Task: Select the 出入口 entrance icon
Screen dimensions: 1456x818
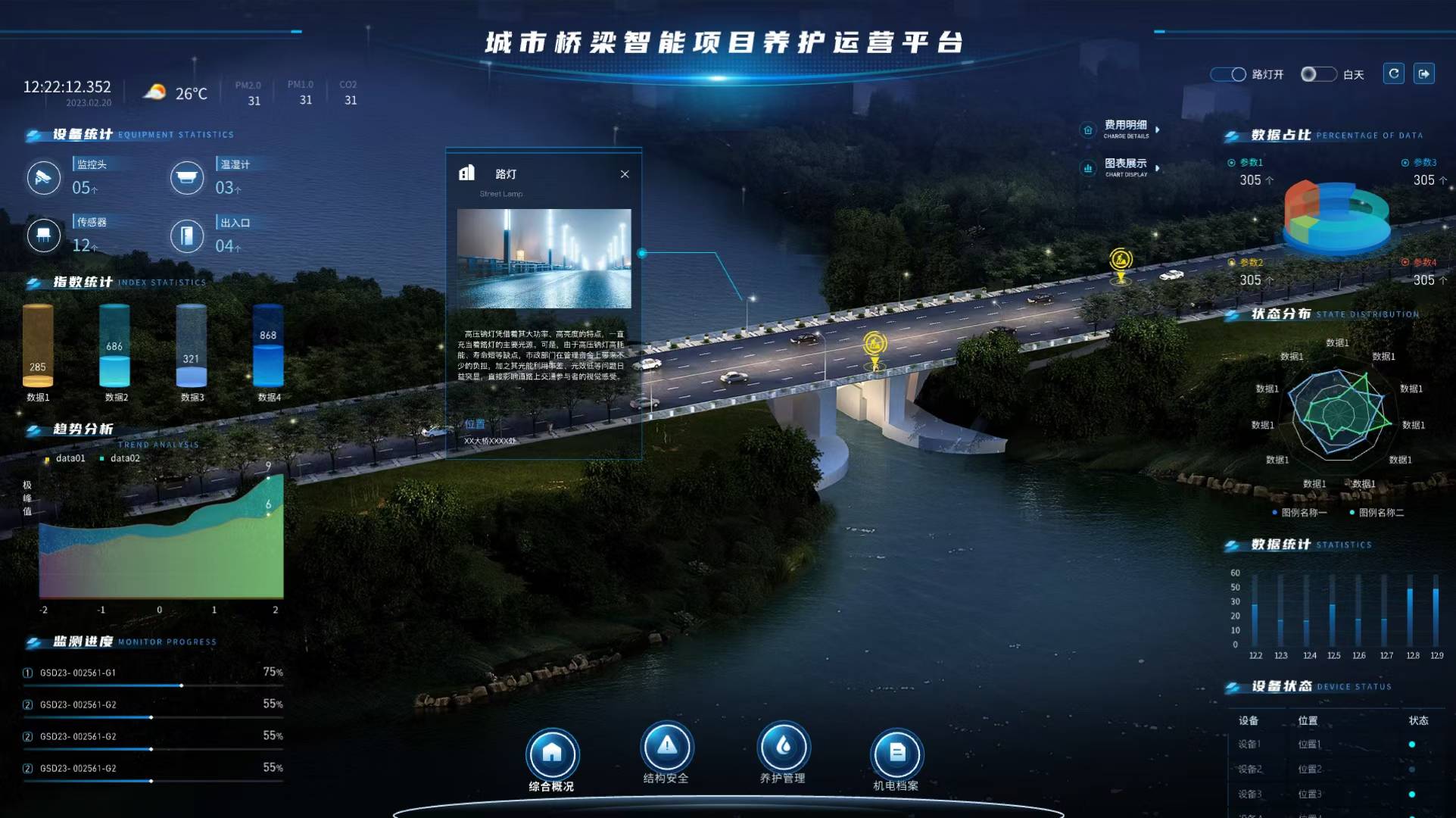Action: 187,236
